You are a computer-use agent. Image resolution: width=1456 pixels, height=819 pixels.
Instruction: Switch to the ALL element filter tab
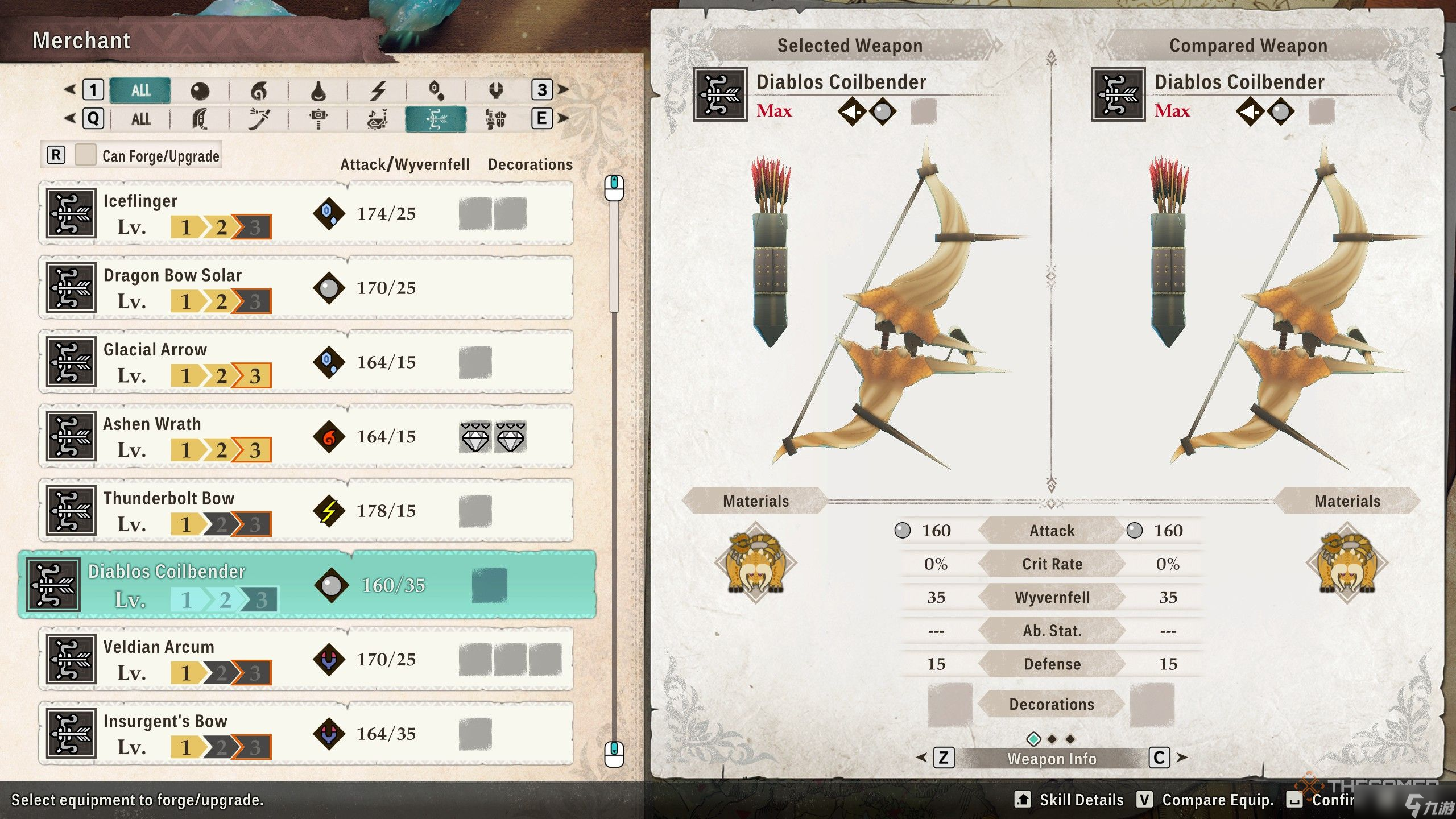(140, 90)
